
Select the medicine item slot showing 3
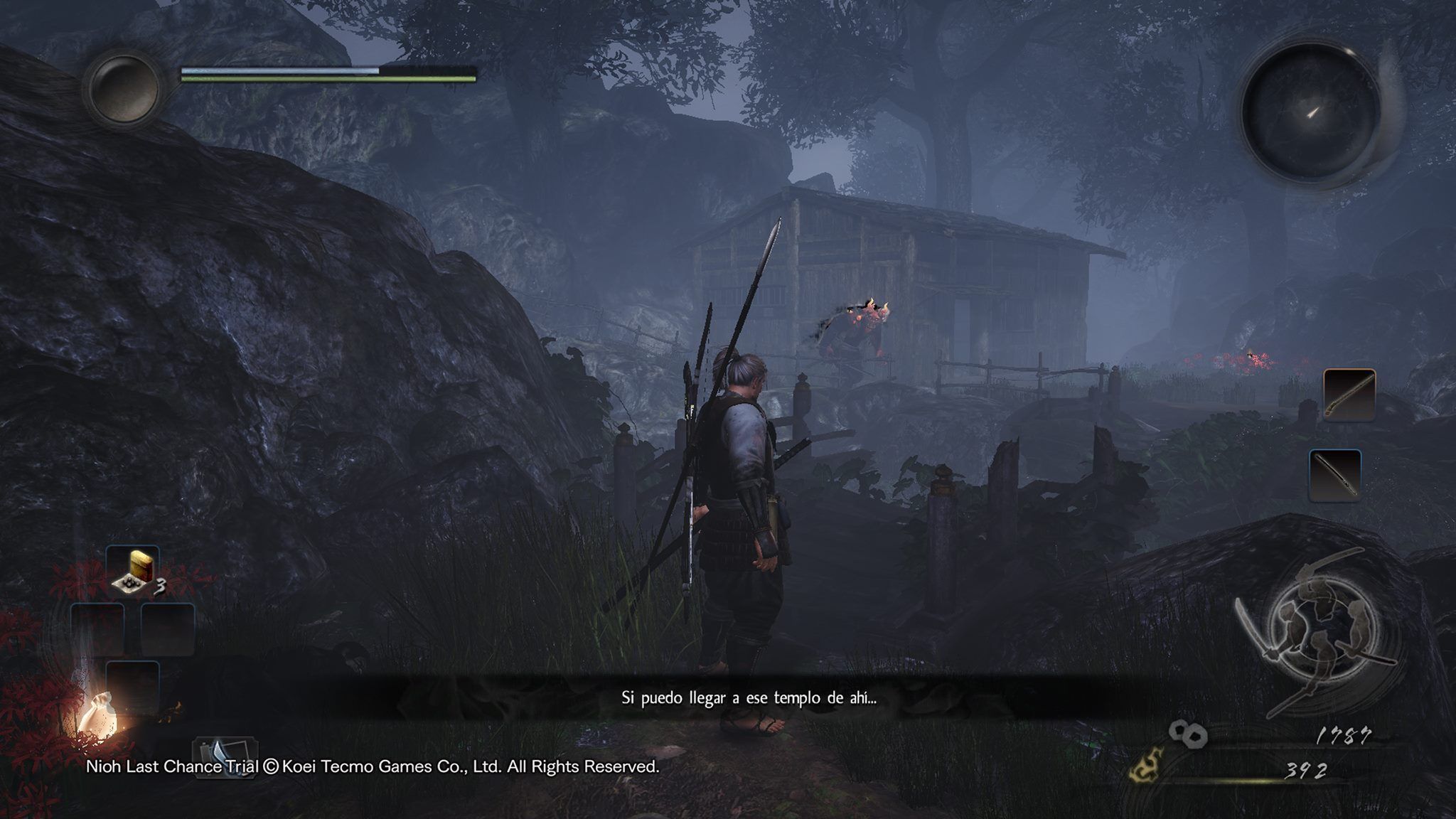(133, 572)
